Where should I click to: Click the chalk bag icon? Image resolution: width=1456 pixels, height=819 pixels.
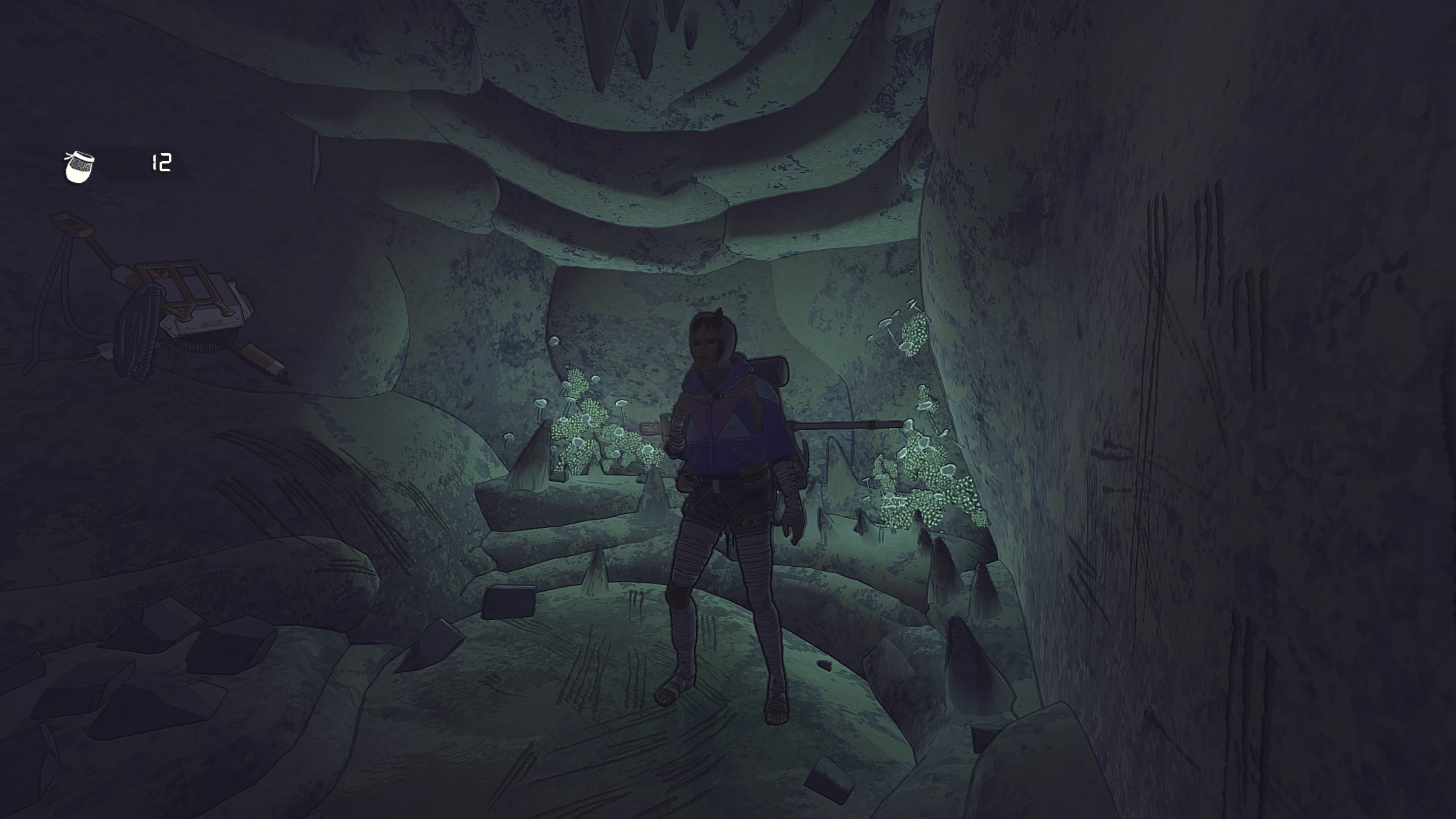point(78,167)
